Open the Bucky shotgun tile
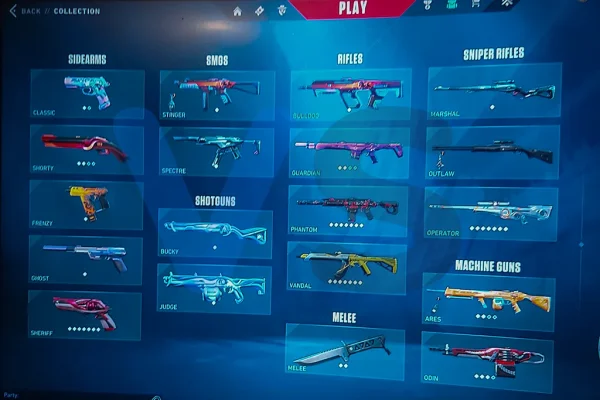This screenshot has height=400, width=600. pos(215,233)
